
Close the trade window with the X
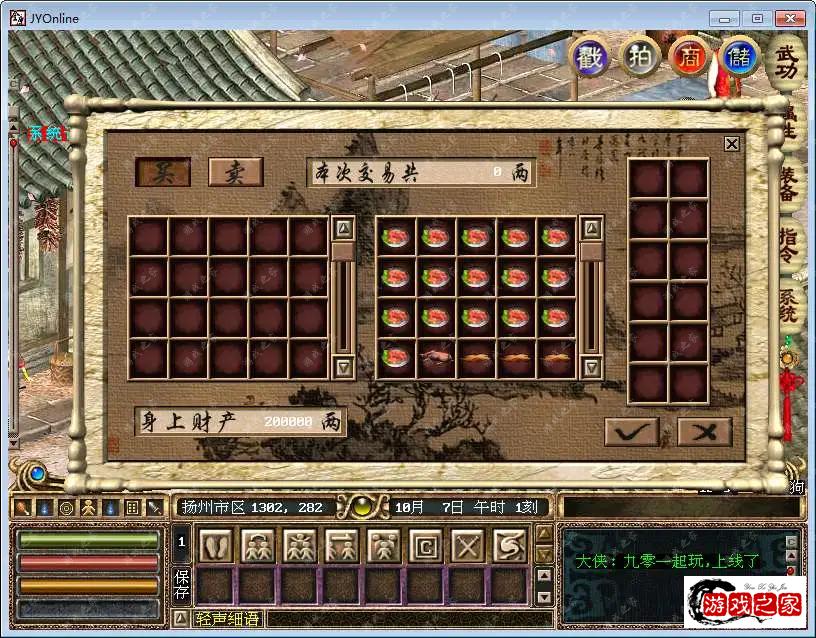tap(732, 144)
